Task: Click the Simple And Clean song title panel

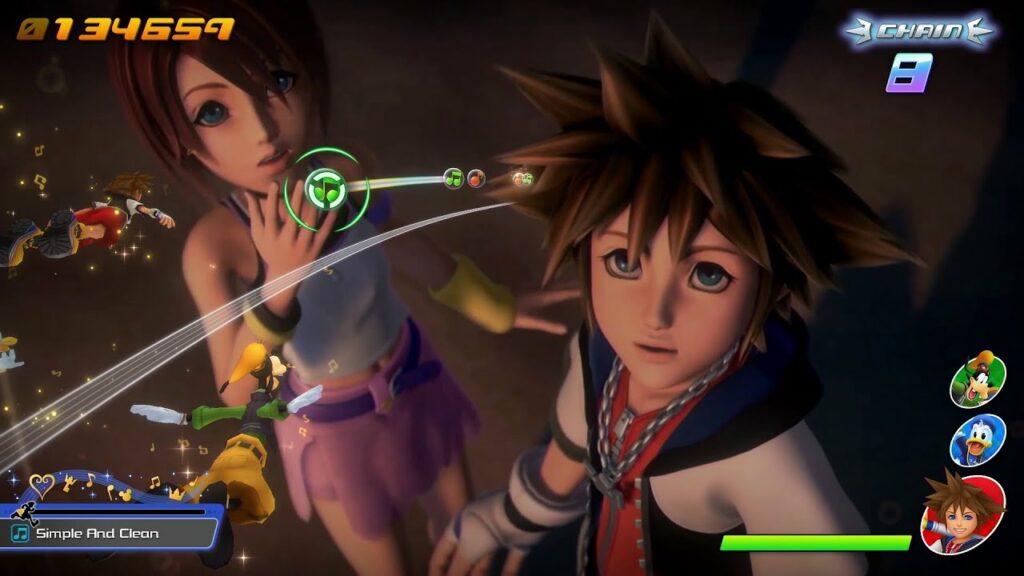Action: pyautogui.click(x=108, y=533)
